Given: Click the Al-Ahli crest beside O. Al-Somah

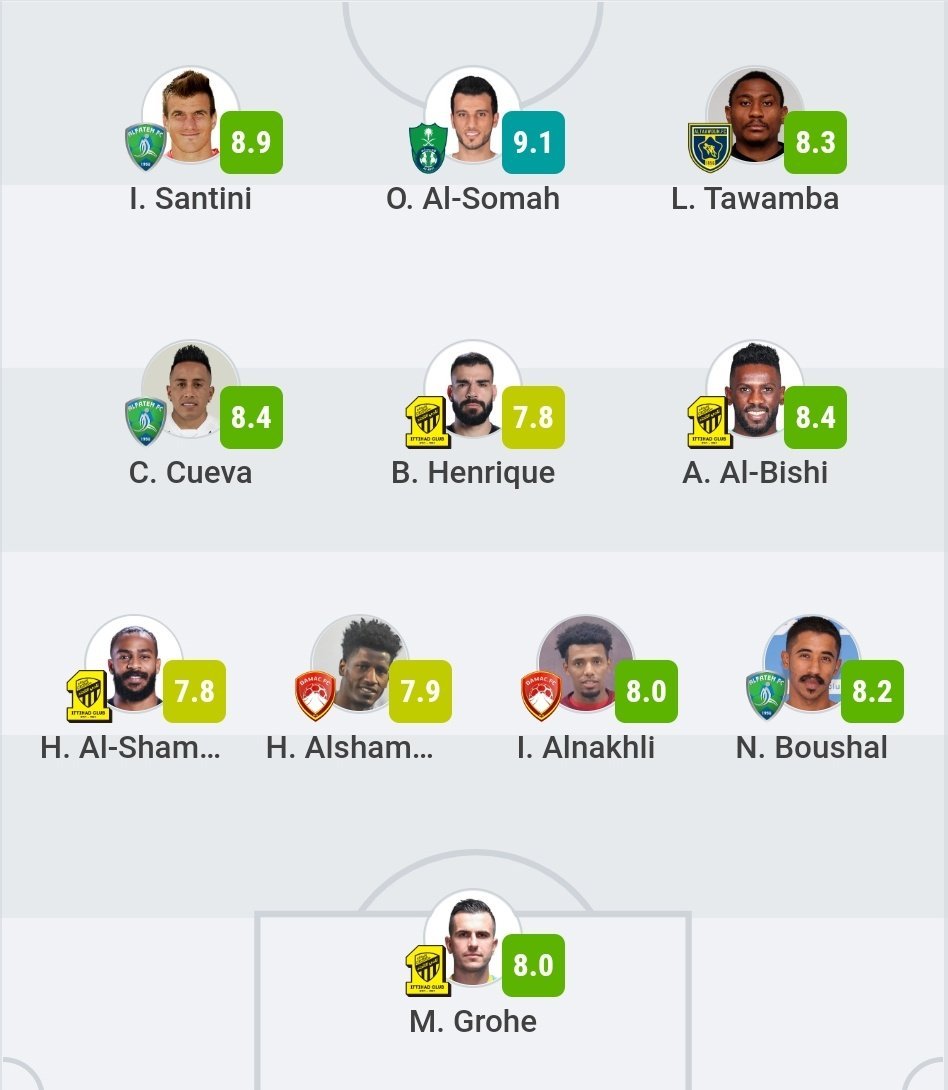Looking at the screenshot, I should [427, 147].
